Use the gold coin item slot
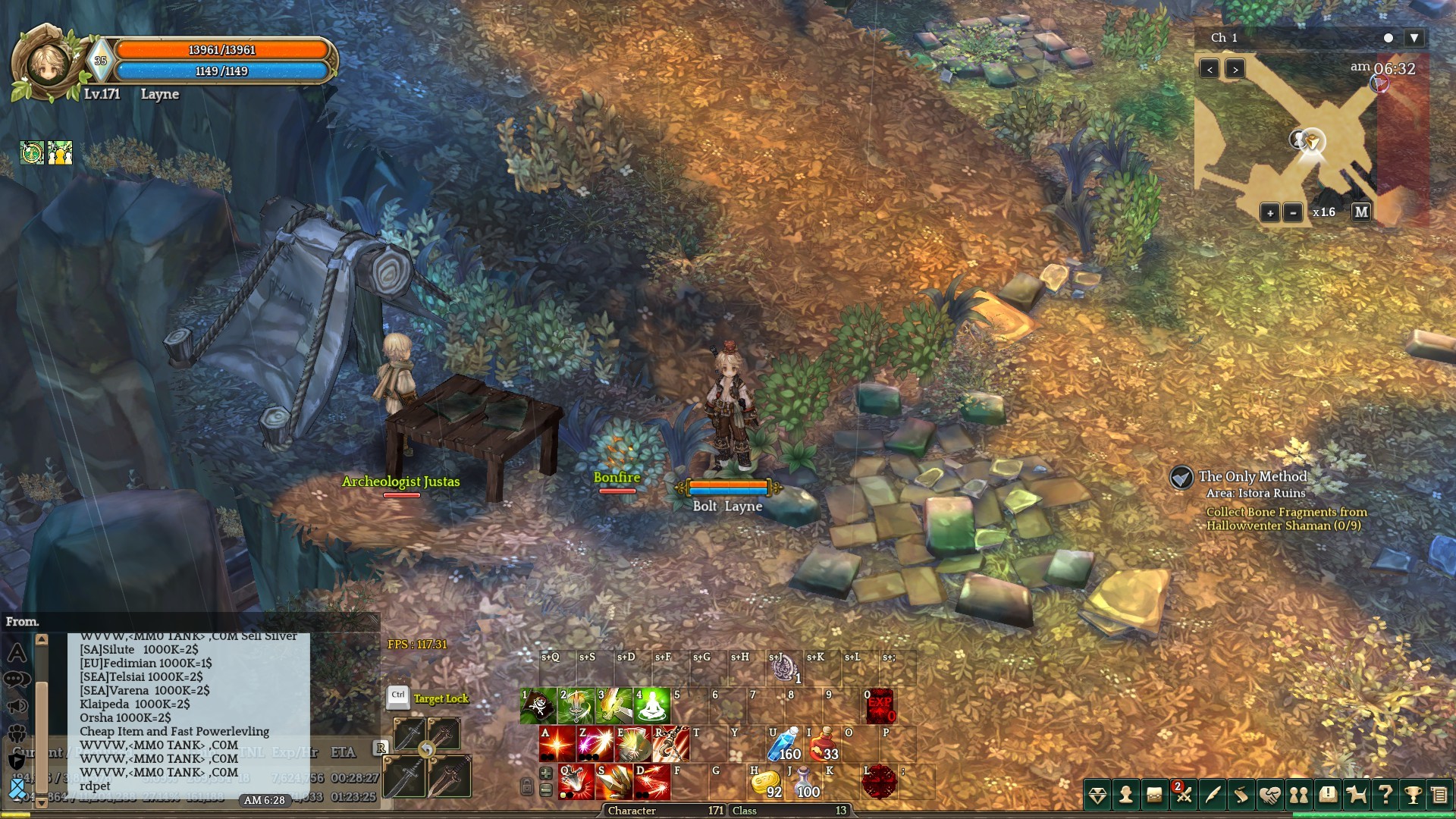The height and width of the screenshot is (819, 1456). click(x=766, y=783)
